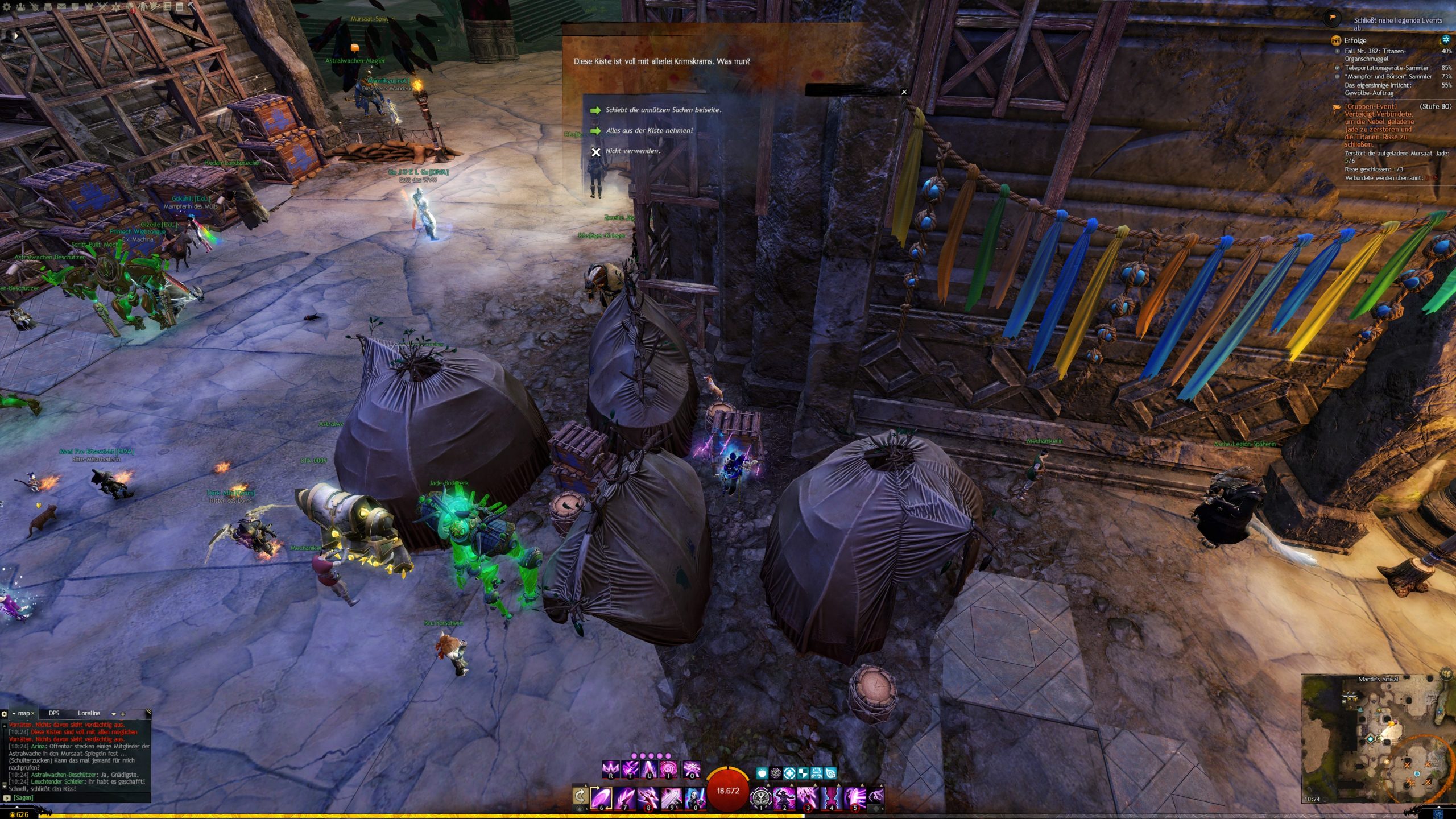The width and height of the screenshot is (1456, 819).
Task: Click the Sagen chat input field
Action: pyautogui.click(x=80, y=797)
